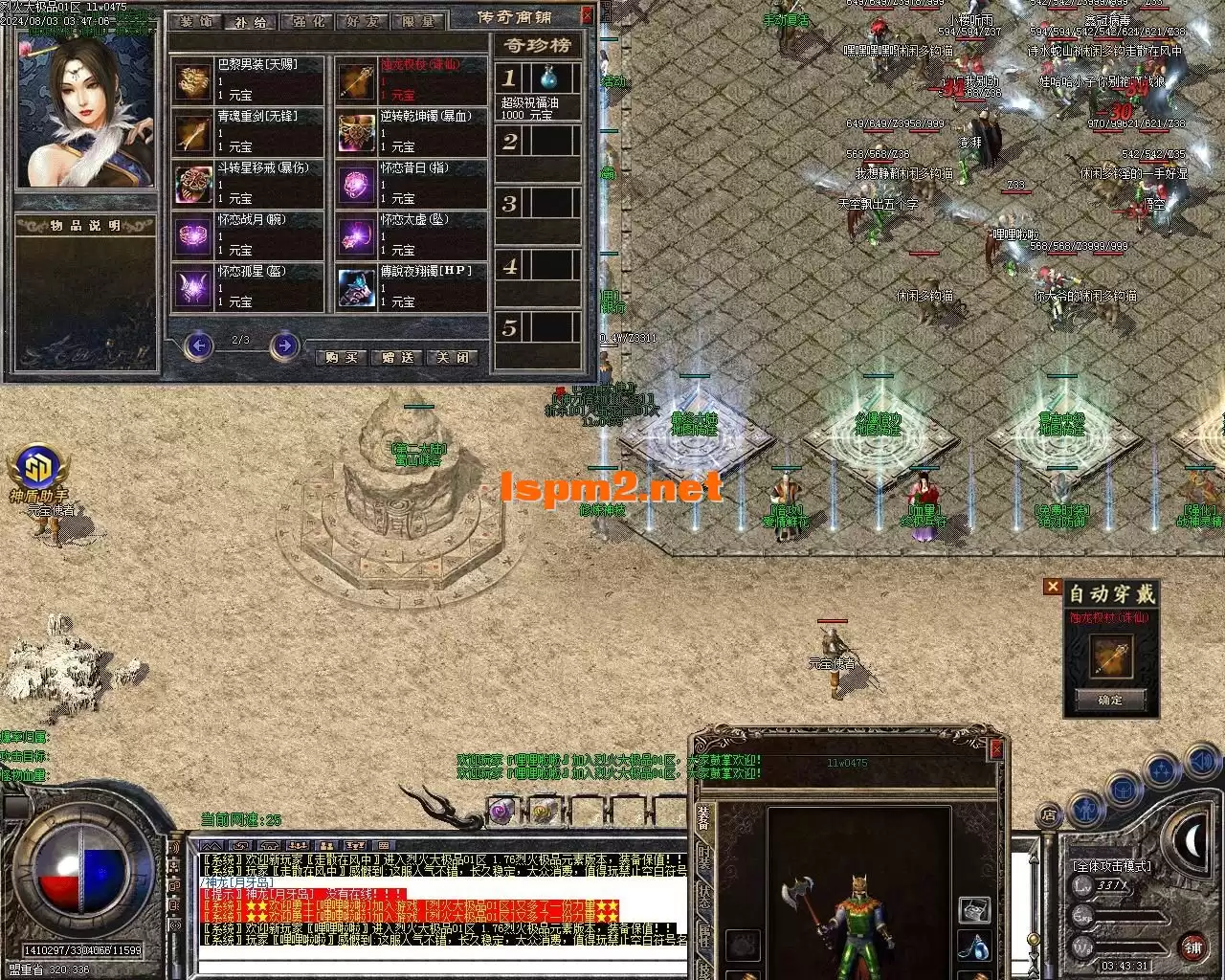Select the 逆转乾坤镯(暴血) bracelet listing

[412, 132]
